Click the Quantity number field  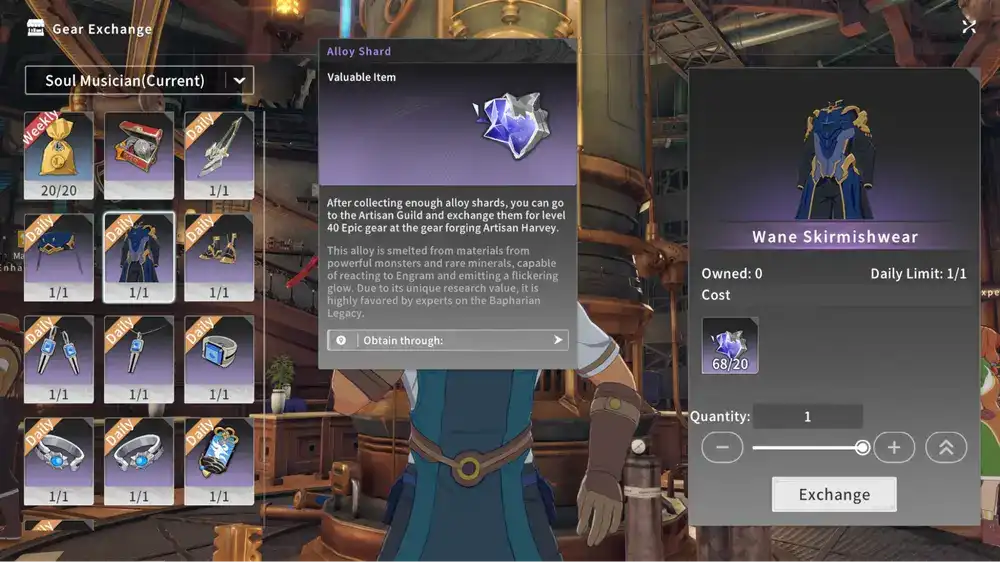tap(808, 417)
